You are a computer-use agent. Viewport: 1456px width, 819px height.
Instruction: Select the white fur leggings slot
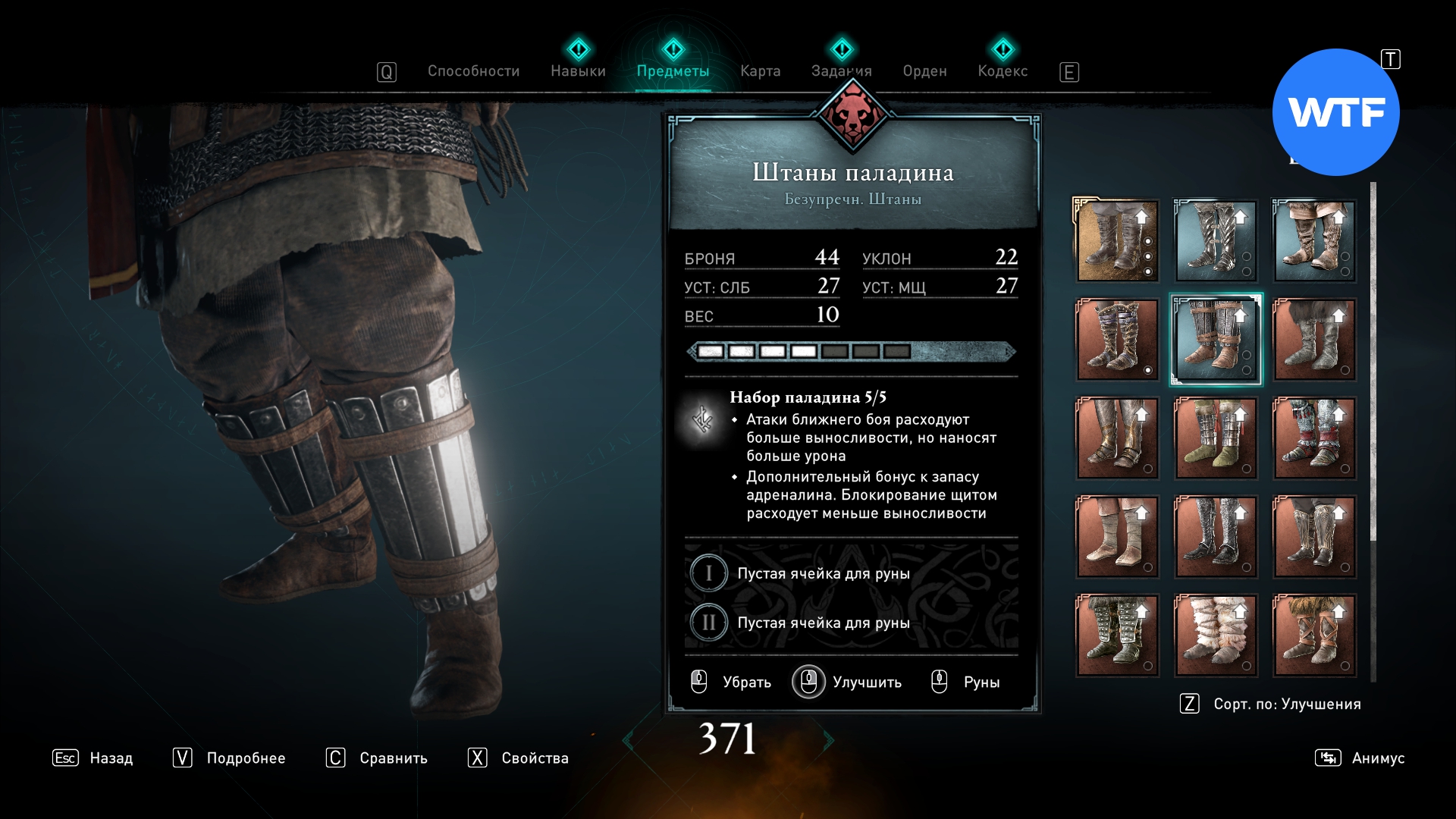click(1216, 635)
